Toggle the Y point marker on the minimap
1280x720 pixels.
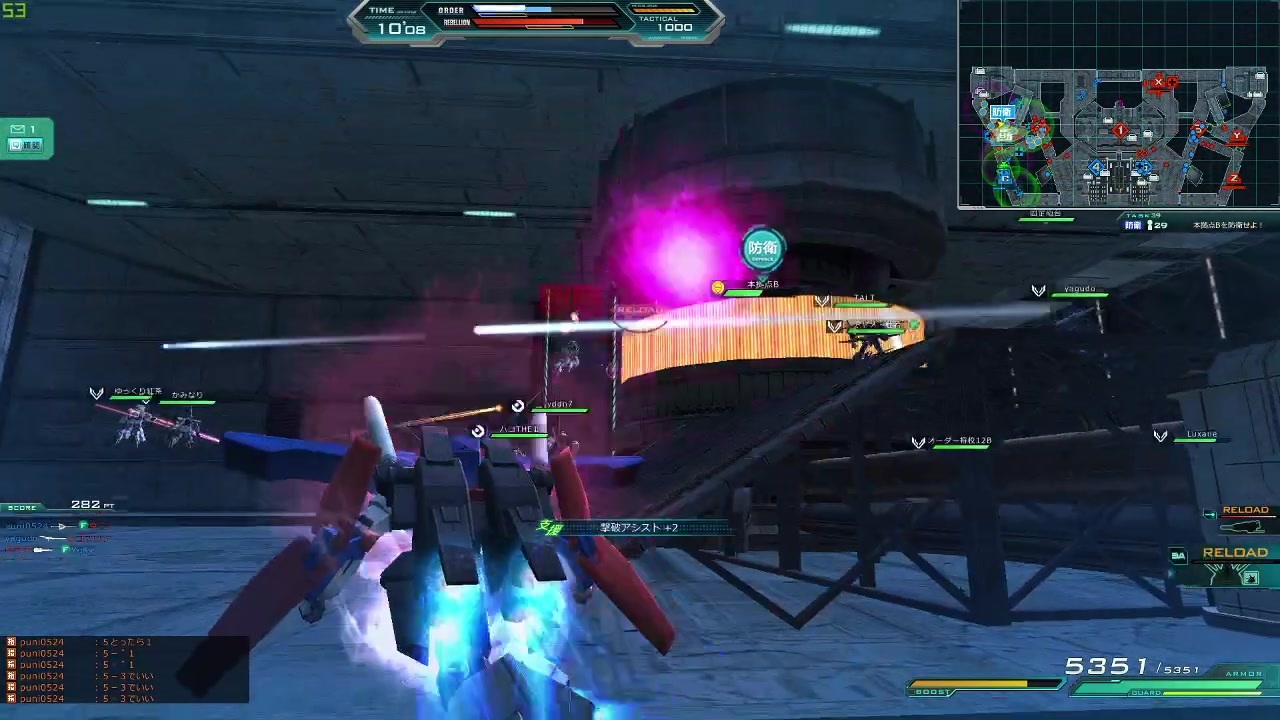click(x=1236, y=135)
